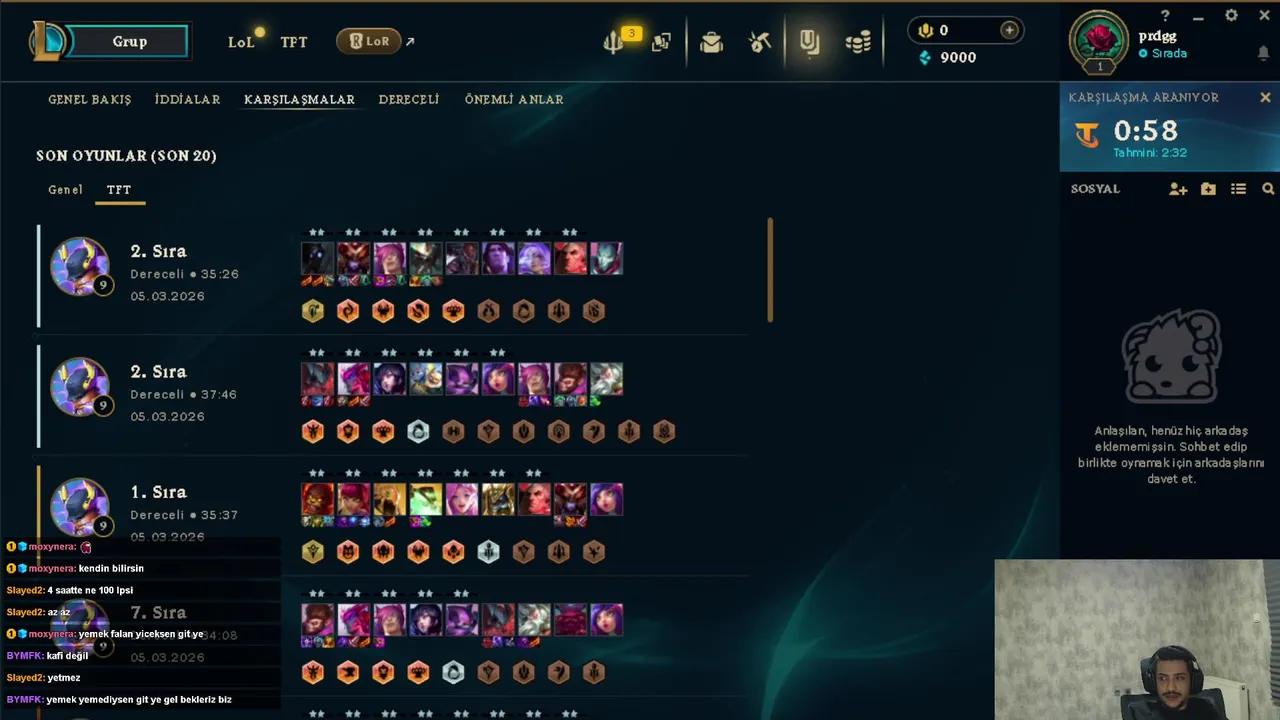The width and height of the screenshot is (1280, 720).
Task: Open the İDDİALAR tab
Action: click(x=187, y=99)
